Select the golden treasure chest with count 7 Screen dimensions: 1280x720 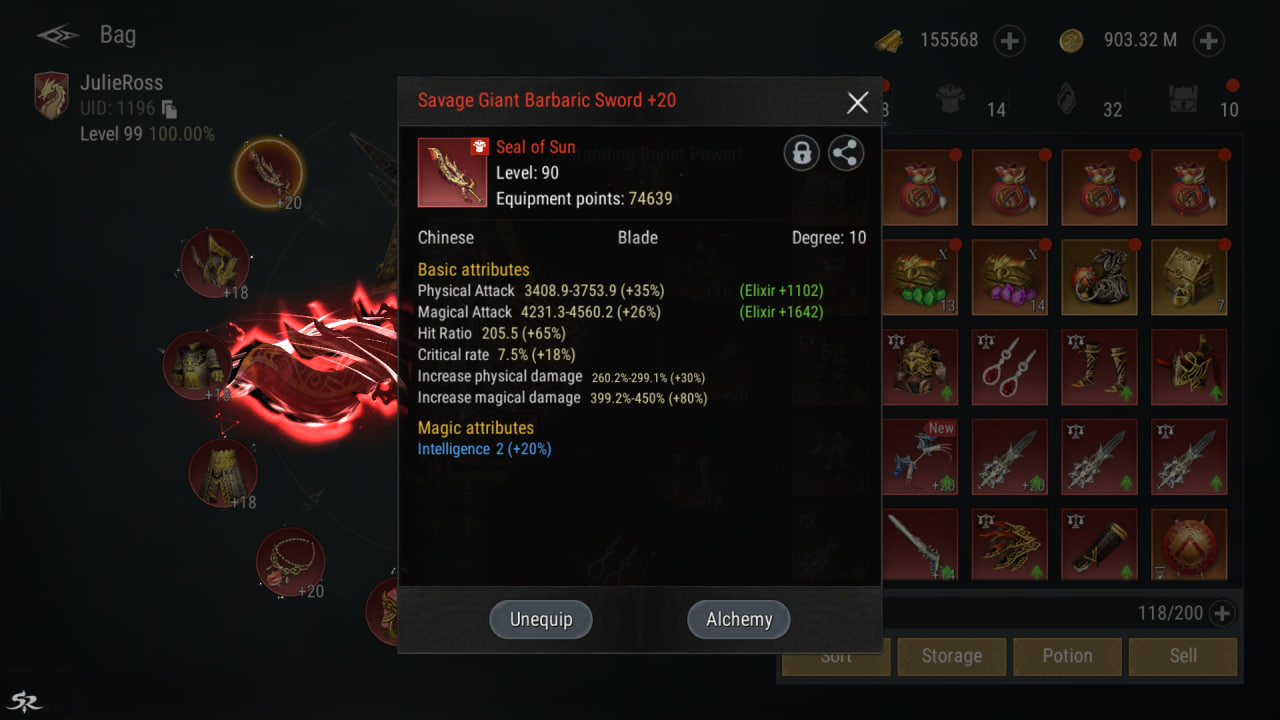pyautogui.click(x=1188, y=277)
